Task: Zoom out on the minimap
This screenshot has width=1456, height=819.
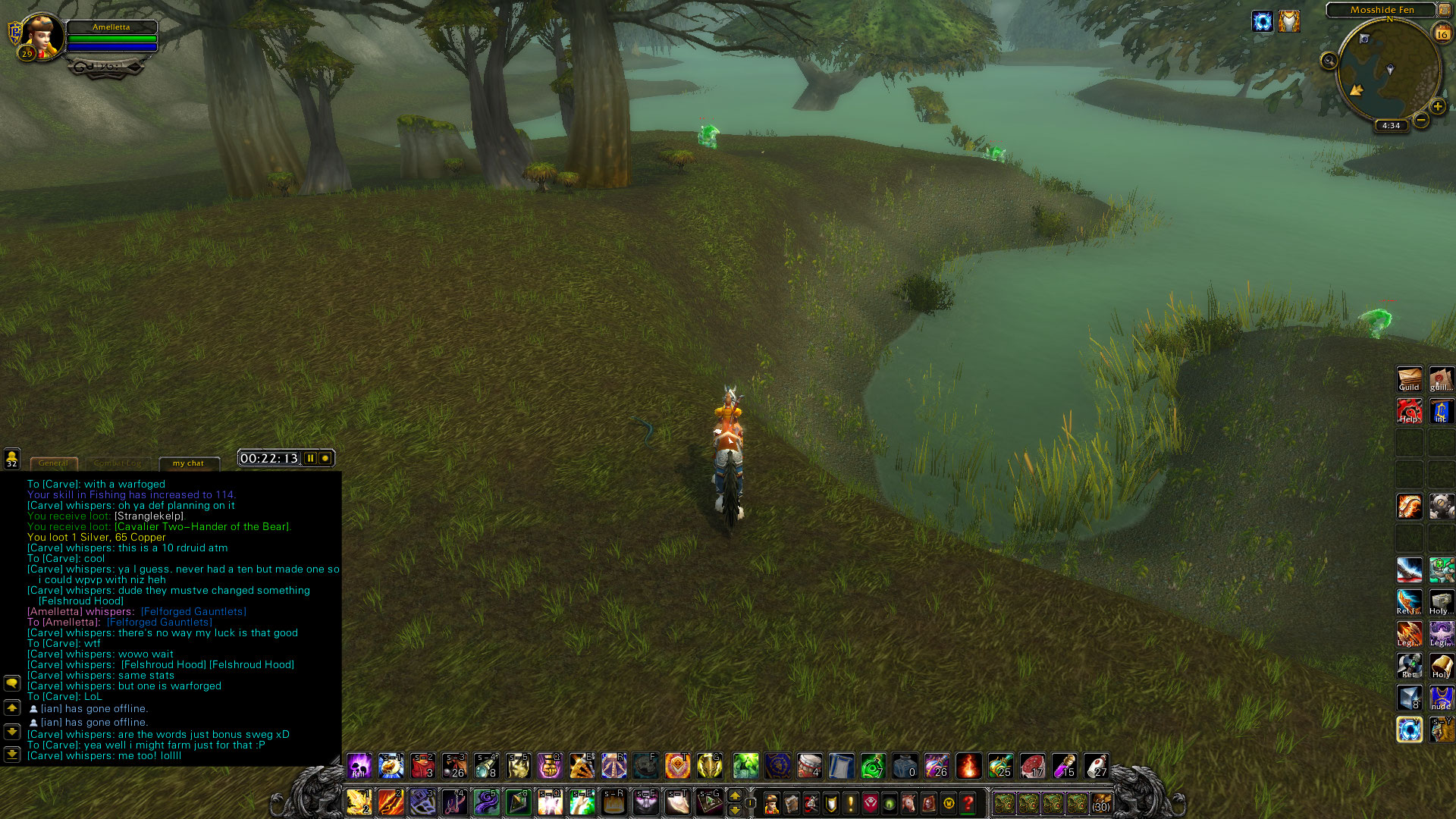Action: tap(1421, 120)
